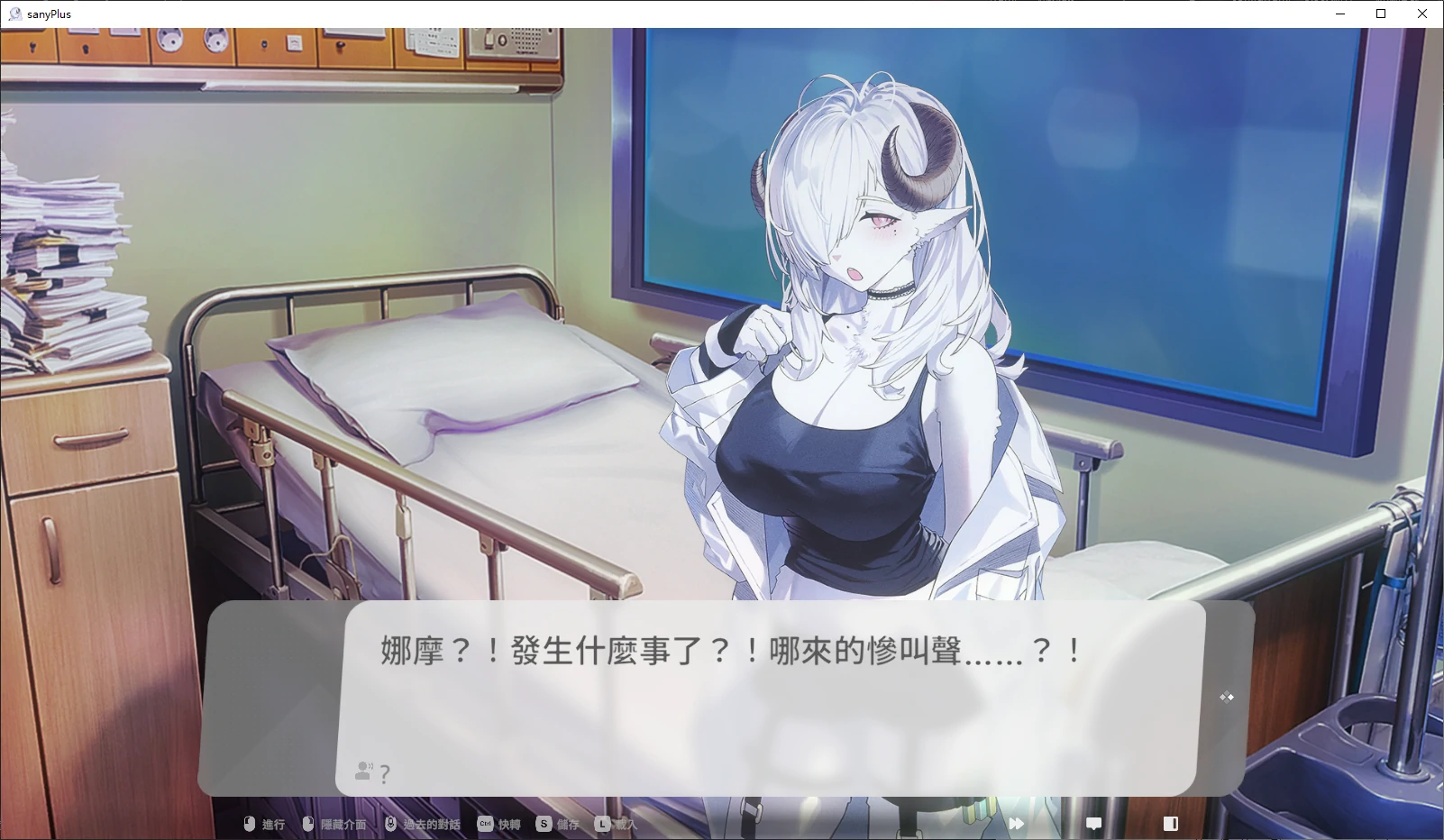Enable 快轉 fast-forward mode
Viewport: 1444px width, 840px height.
point(508,824)
